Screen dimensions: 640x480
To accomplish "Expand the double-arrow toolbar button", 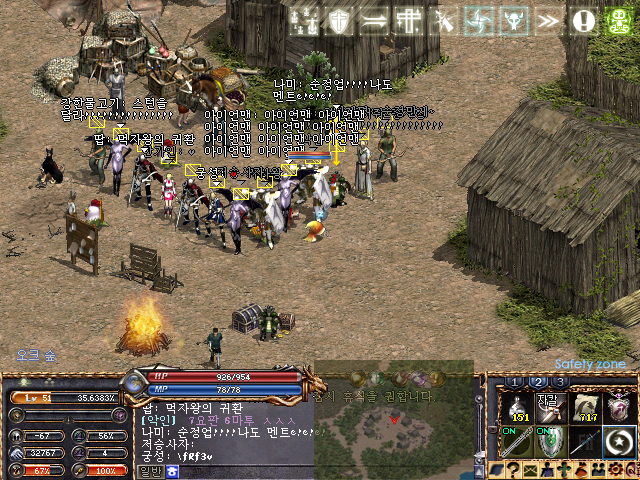I will click(x=548, y=20).
